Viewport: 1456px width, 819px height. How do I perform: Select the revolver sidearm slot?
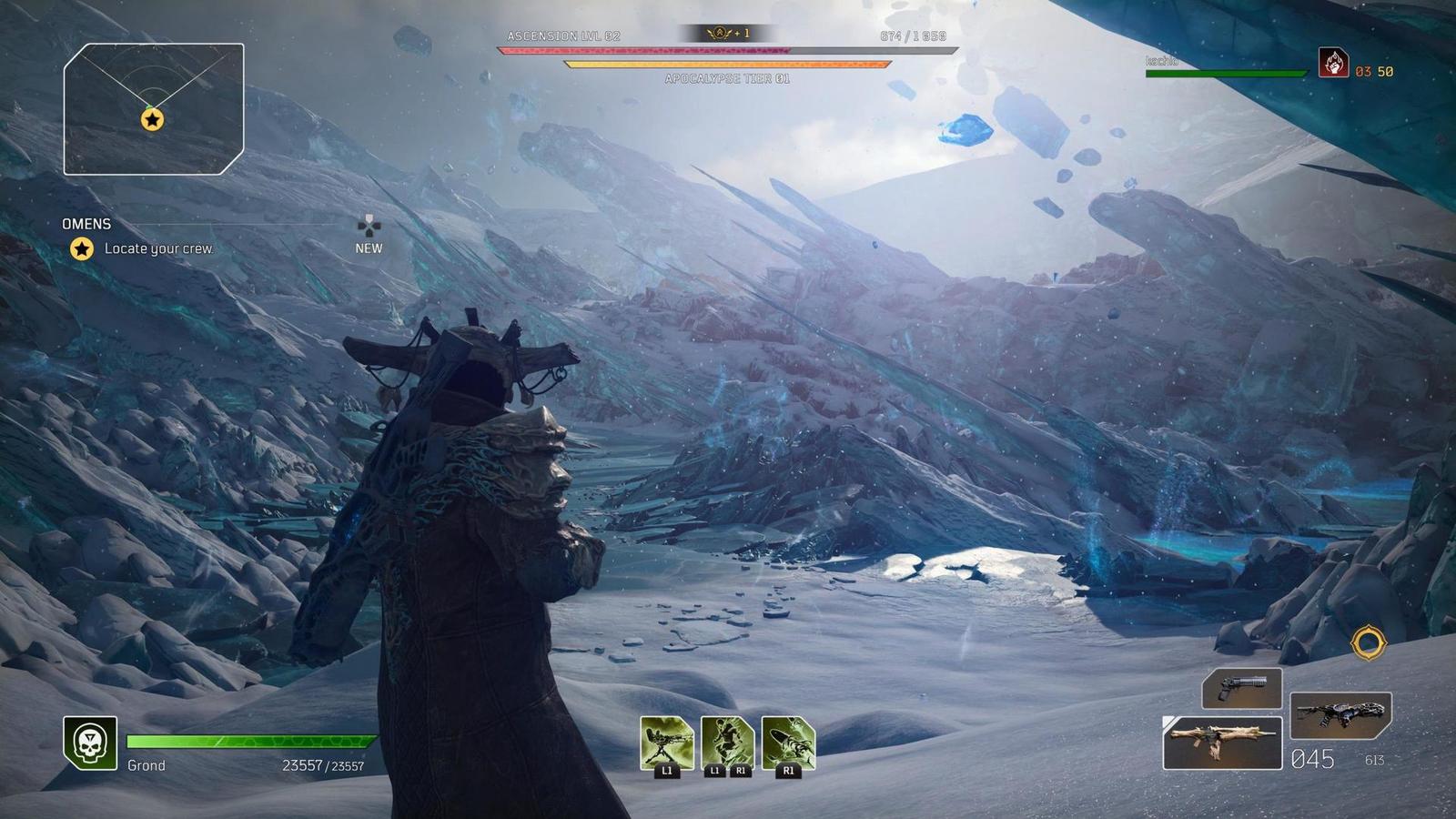(x=1242, y=687)
